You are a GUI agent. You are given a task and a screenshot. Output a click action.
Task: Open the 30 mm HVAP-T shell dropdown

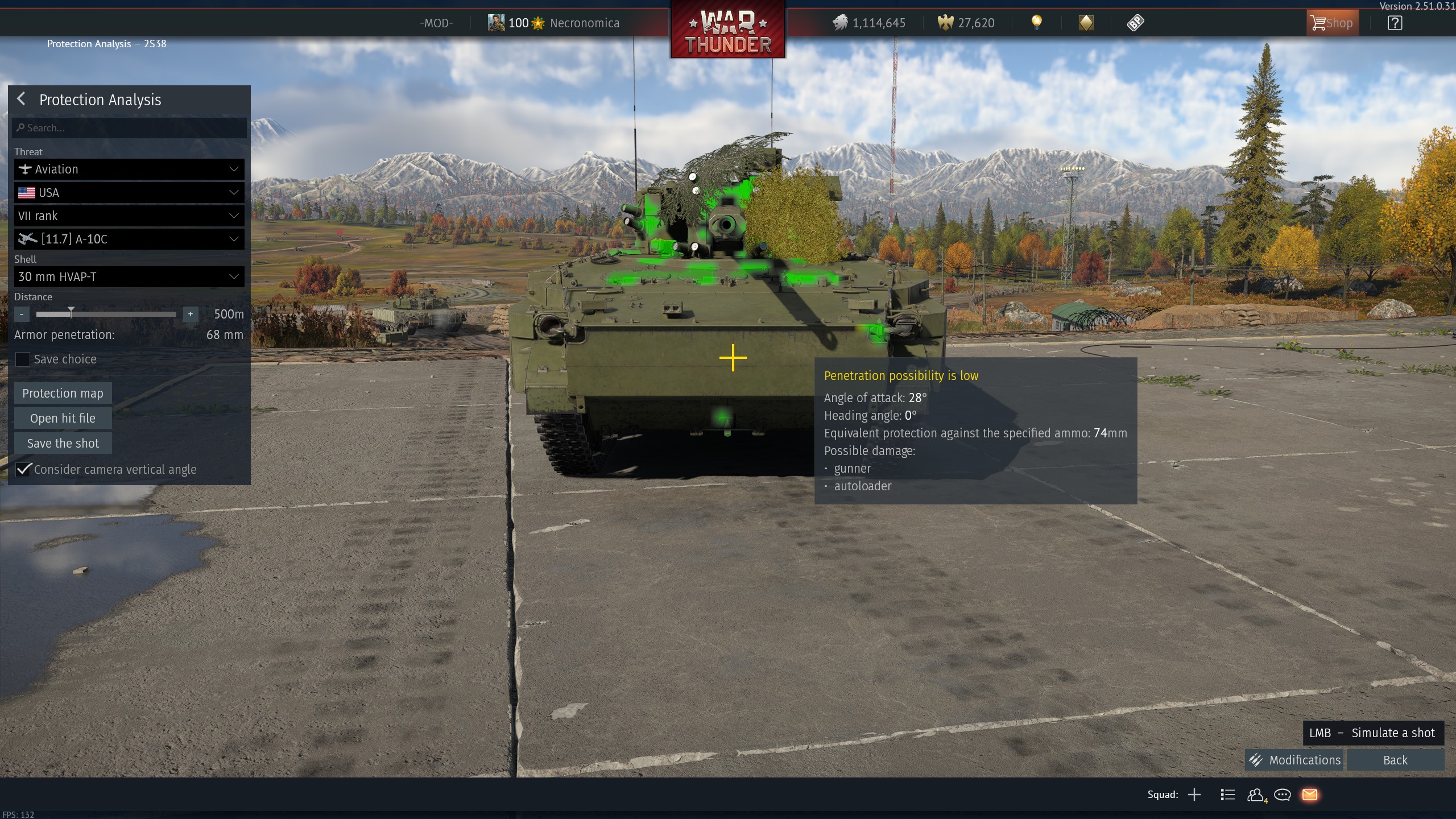129,277
